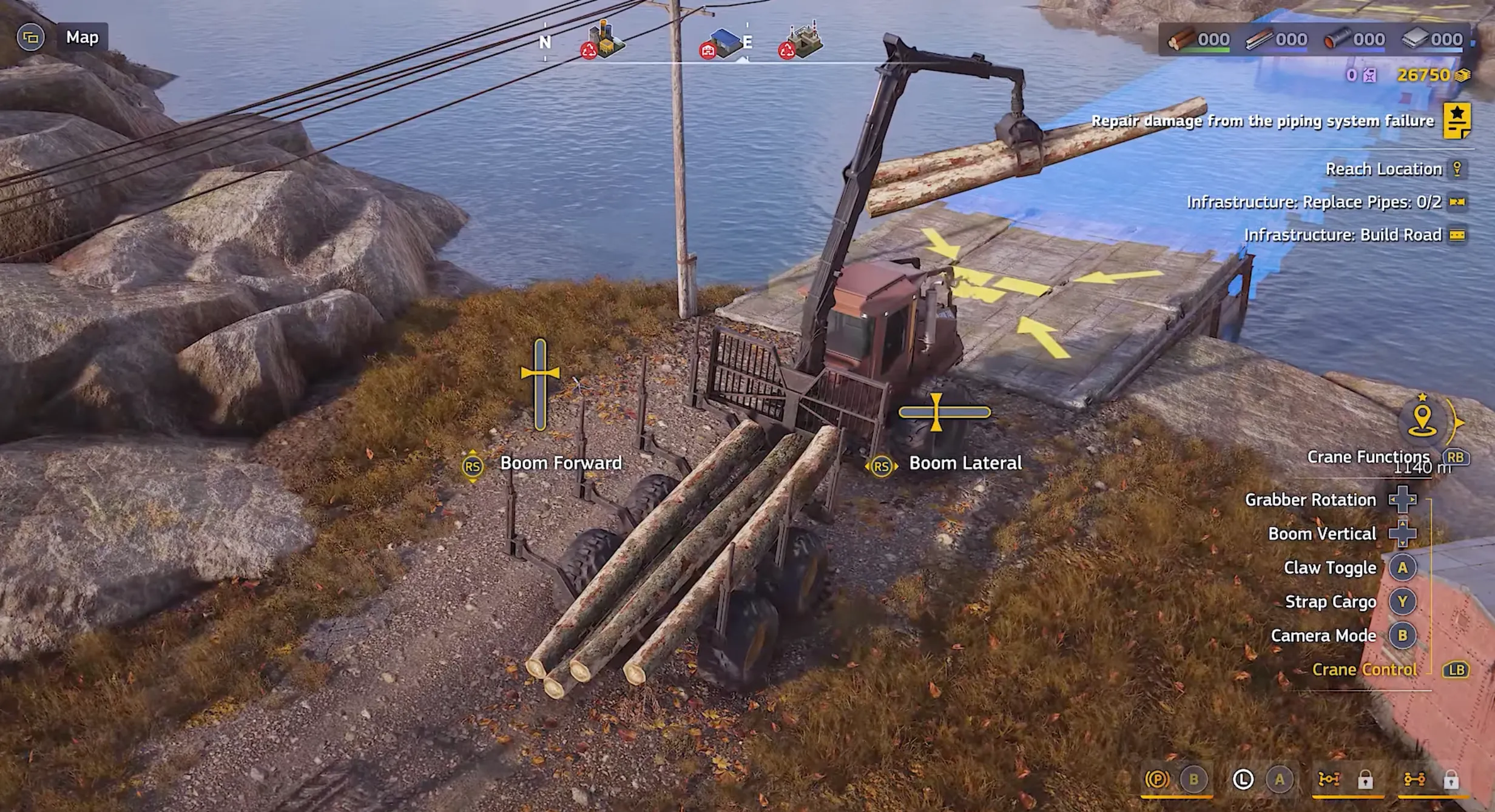Select the yellow factory compass marker
This screenshot has width=1495, height=812.
(602, 40)
